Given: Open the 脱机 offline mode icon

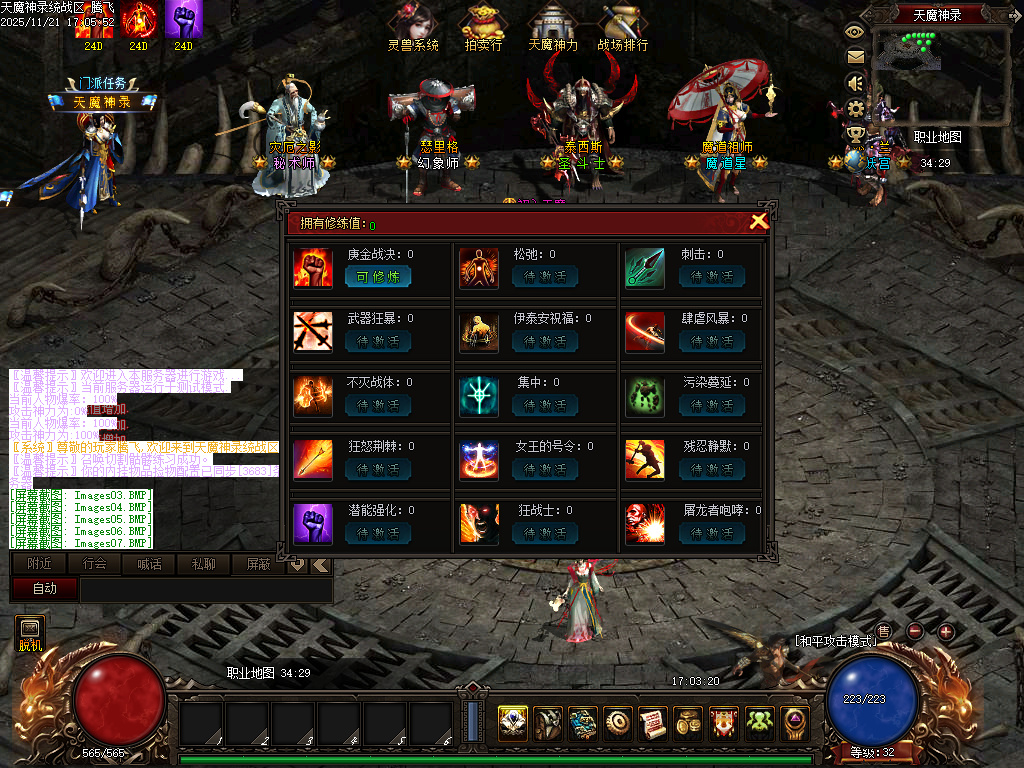Looking at the screenshot, I should [30, 634].
